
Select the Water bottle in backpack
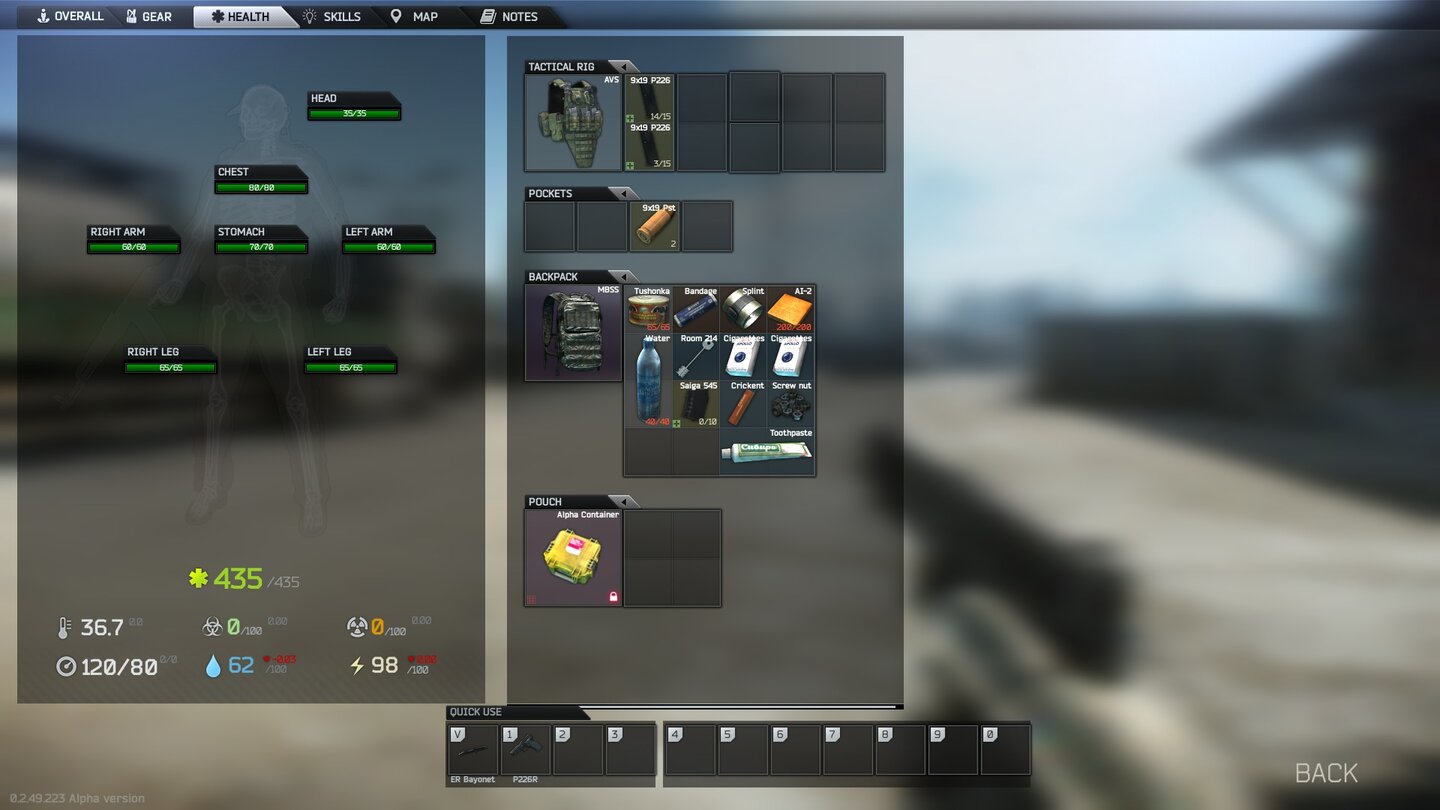click(x=648, y=380)
